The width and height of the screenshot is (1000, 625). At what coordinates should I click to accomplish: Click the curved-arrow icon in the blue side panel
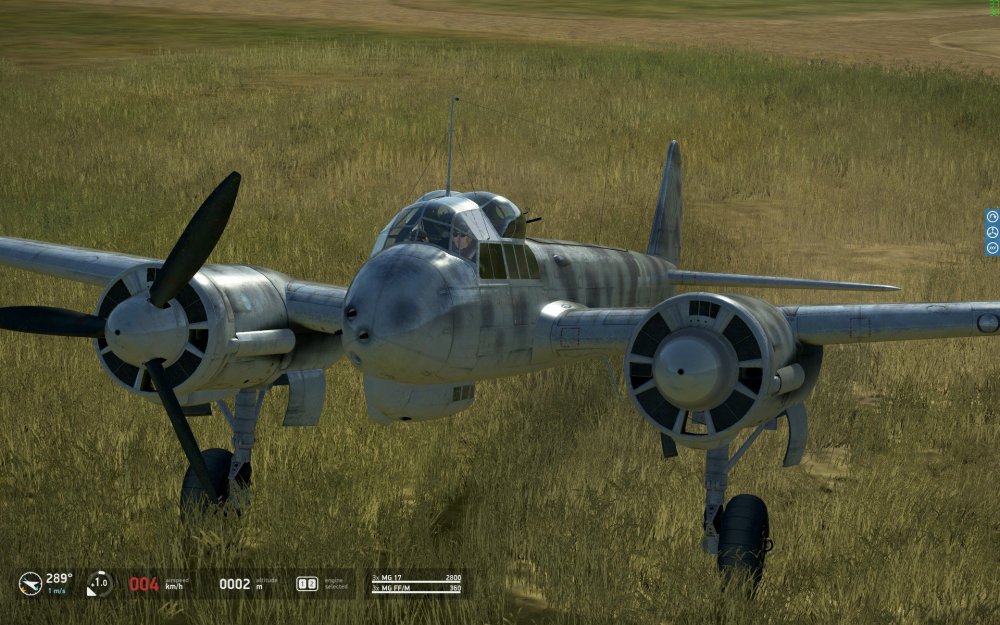click(x=992, y=216)
